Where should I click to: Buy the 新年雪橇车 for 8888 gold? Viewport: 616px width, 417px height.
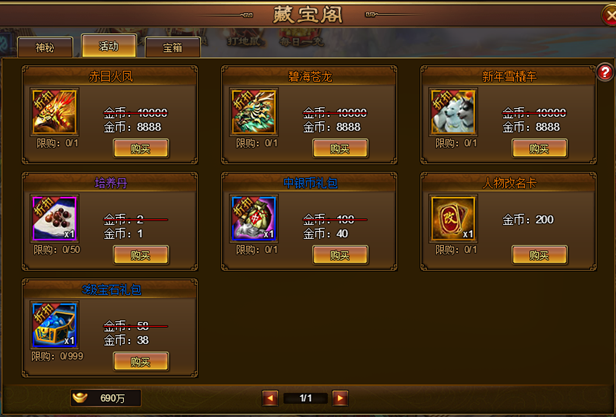[539, 148]
